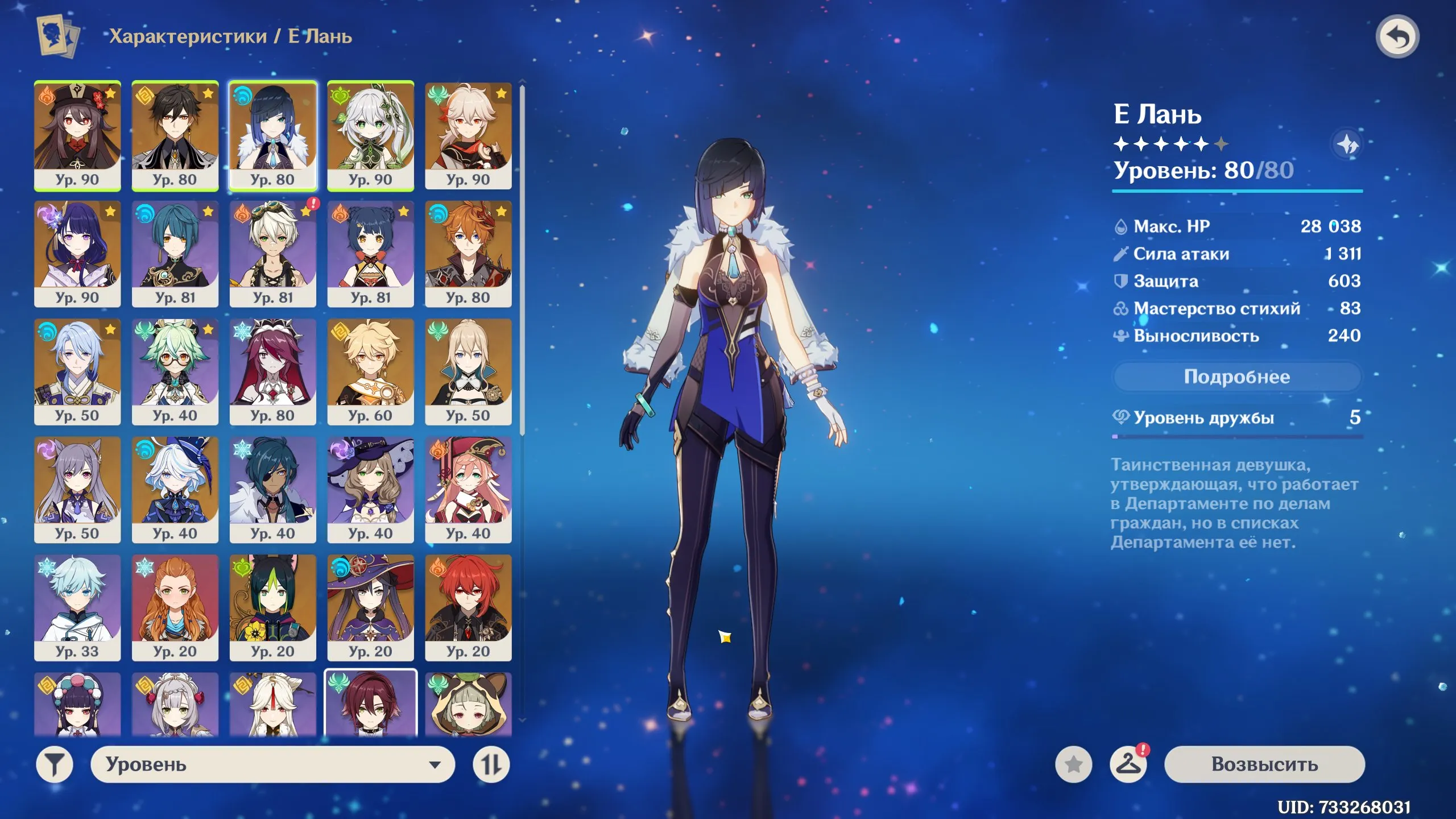1456x819 pixels.
Task: Click the Защита shield icon
Action: (x=1122, y=281)
